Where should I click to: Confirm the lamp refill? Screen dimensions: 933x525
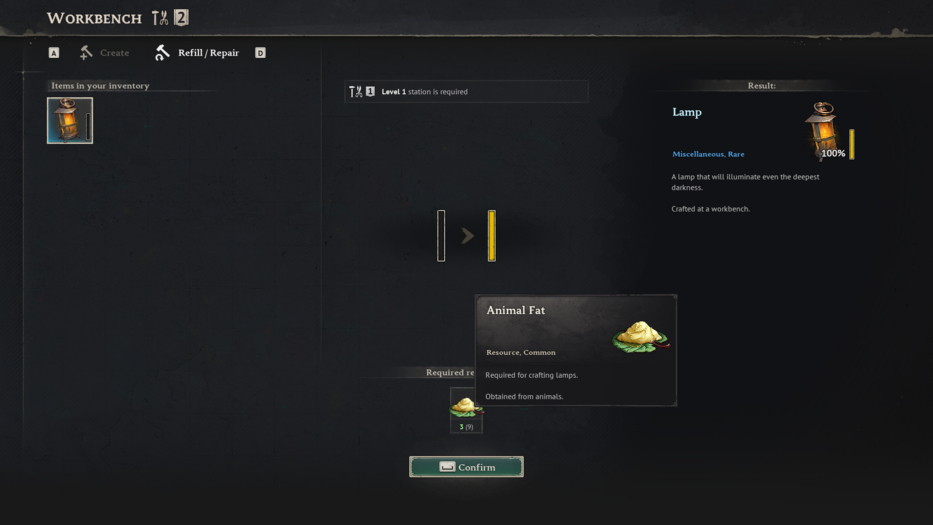click(x=466, y=467)
